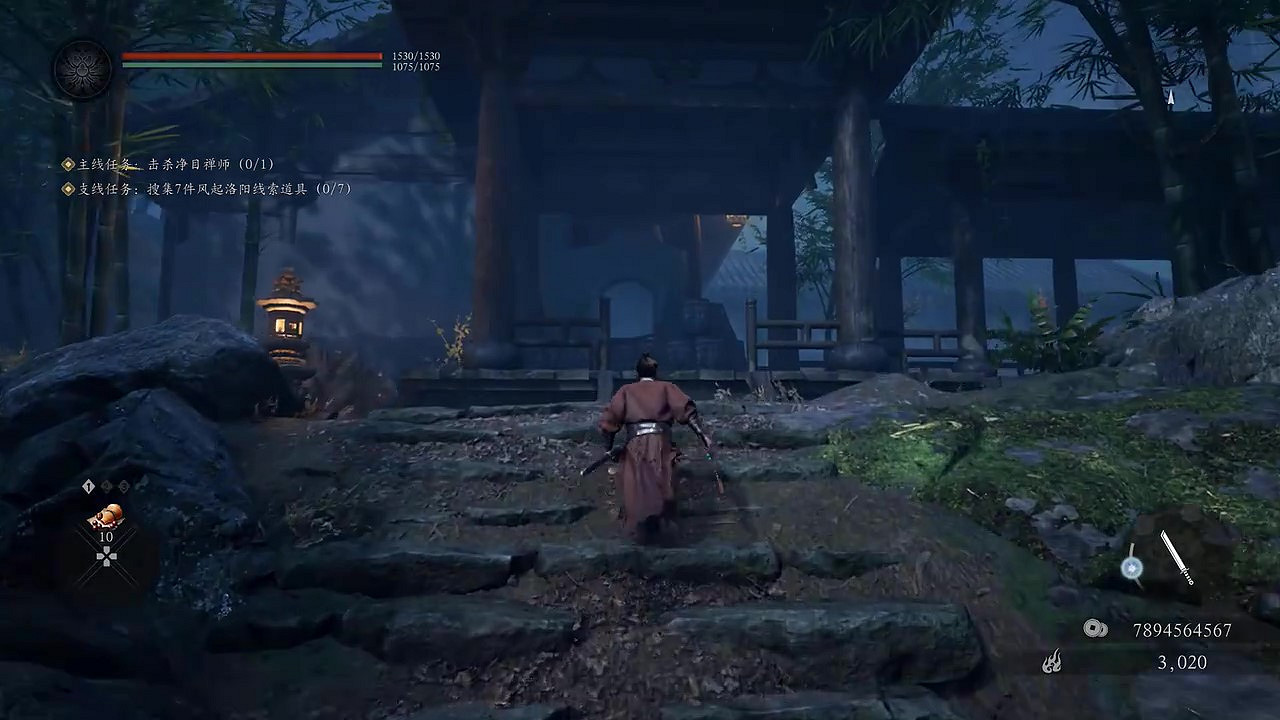The height and width of the screenshot is (720, 1280).
Task: Open the character emblem at top left
Action: click(83, 68)
